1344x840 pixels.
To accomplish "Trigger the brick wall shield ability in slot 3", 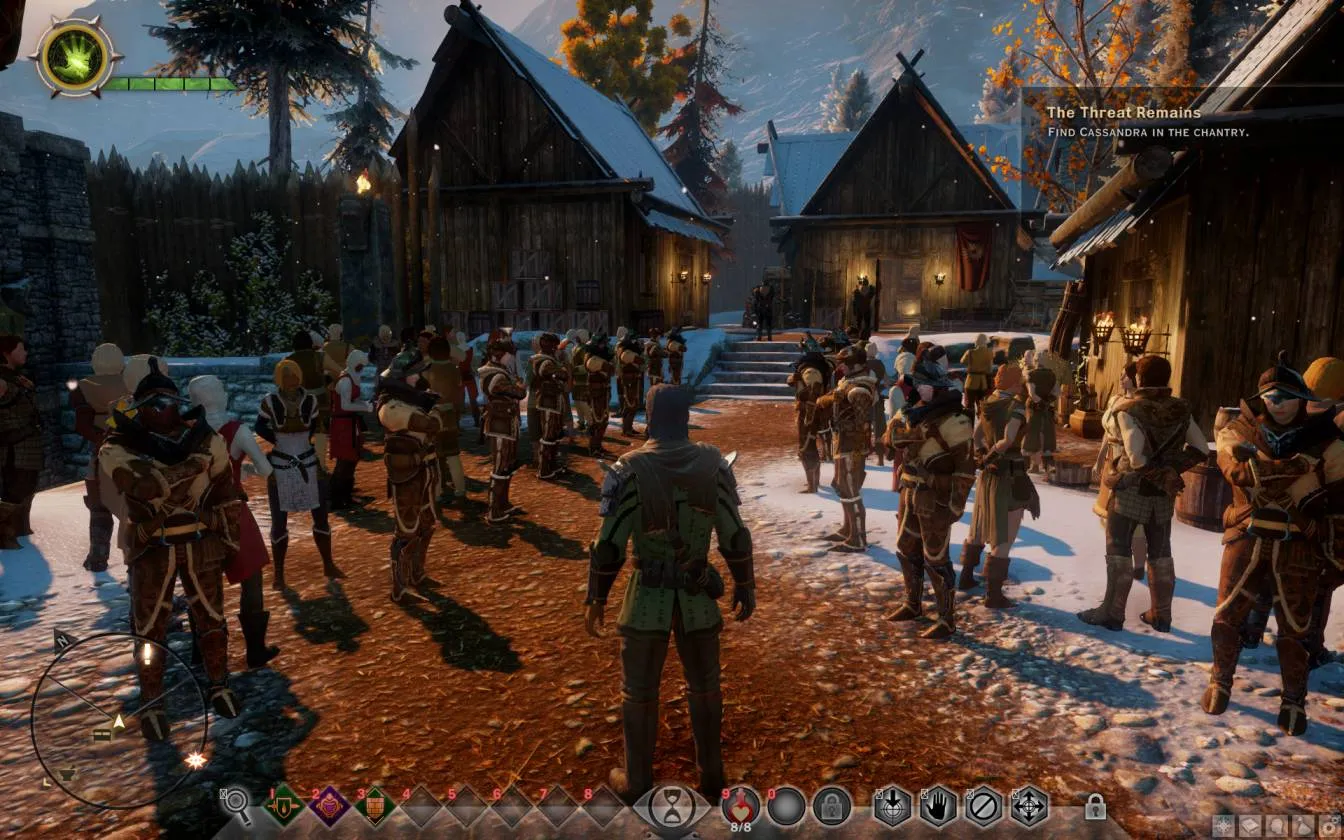I will coord(375,805).
